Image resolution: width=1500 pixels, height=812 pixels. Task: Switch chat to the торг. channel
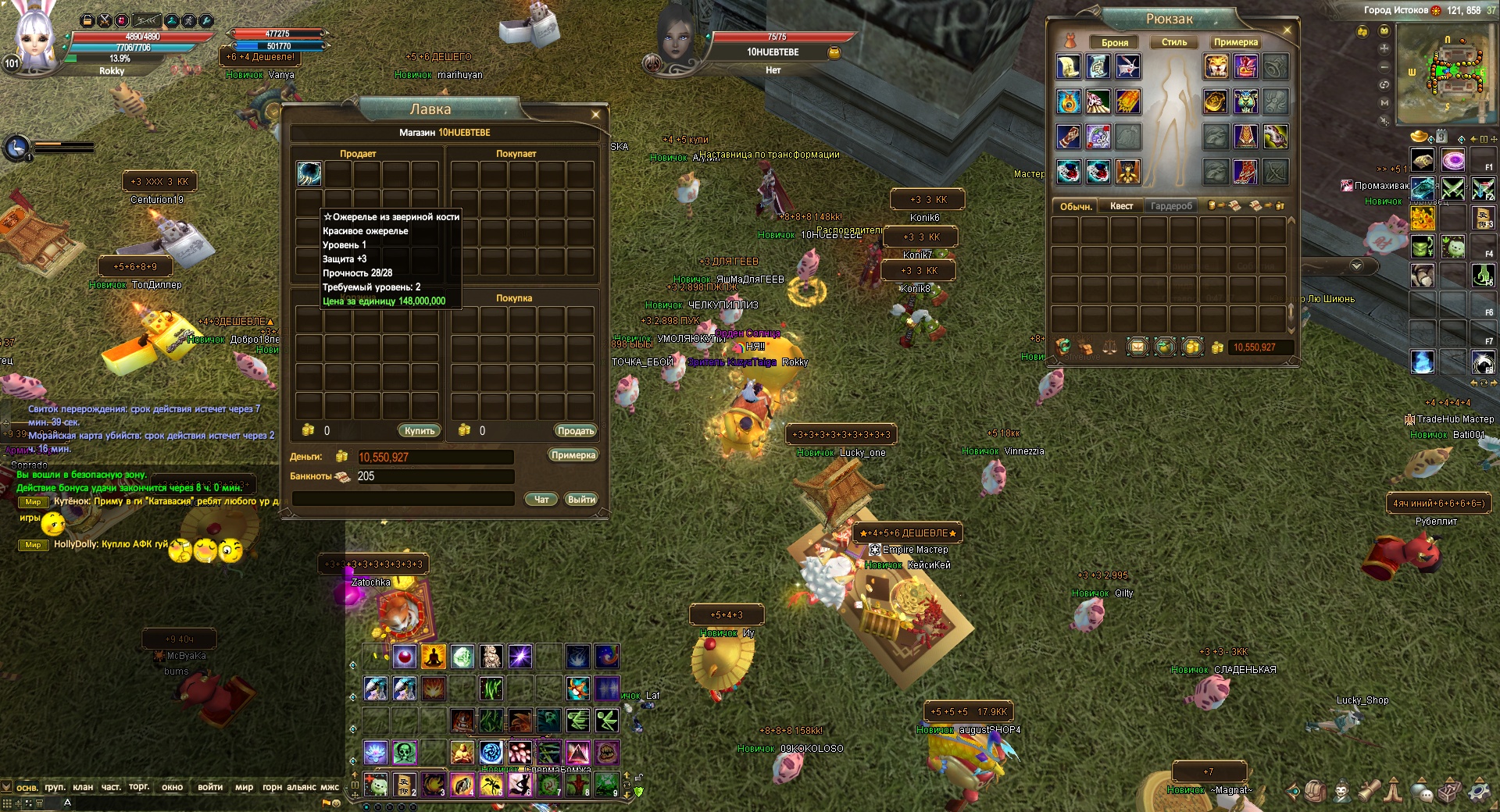139,787
